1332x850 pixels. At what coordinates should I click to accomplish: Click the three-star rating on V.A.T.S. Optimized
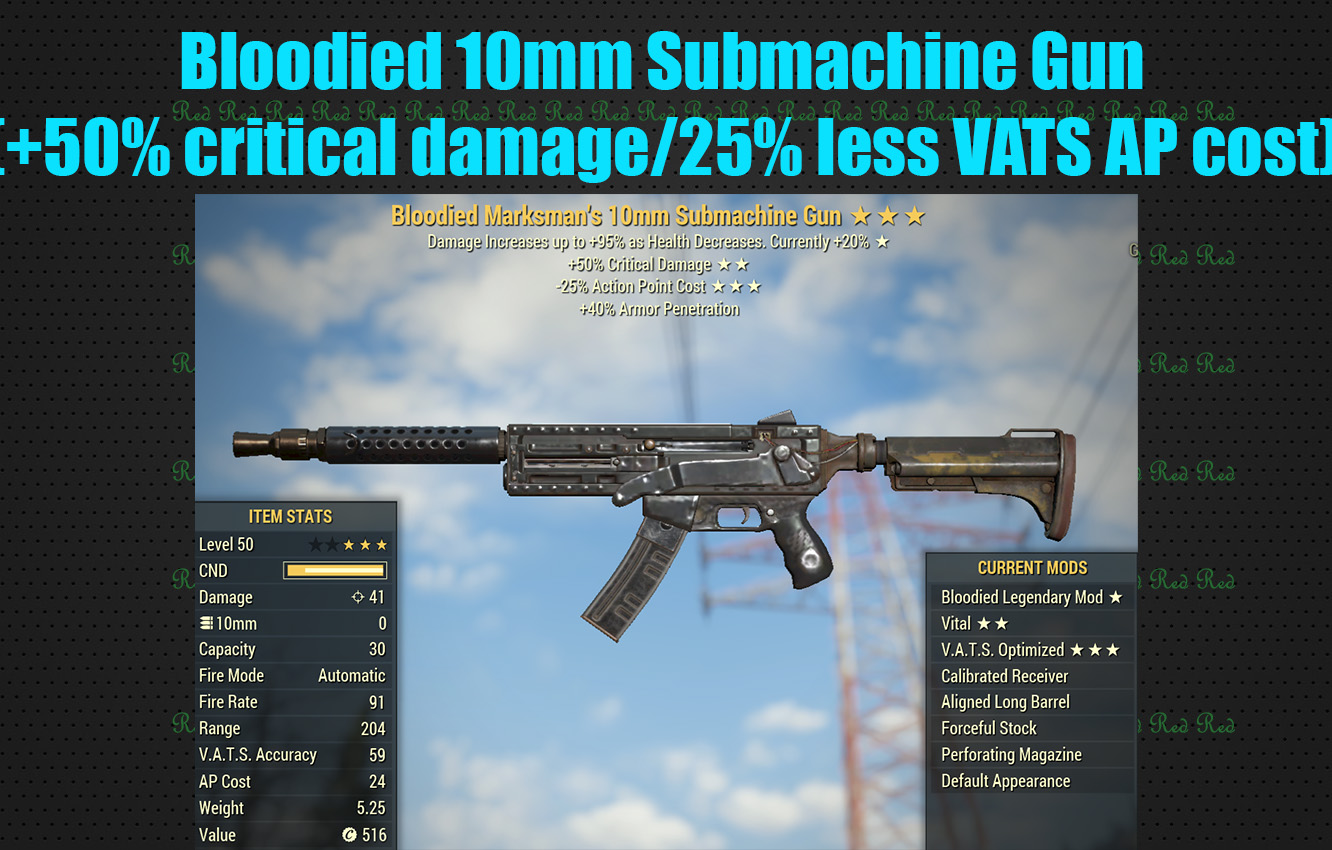1095,649
